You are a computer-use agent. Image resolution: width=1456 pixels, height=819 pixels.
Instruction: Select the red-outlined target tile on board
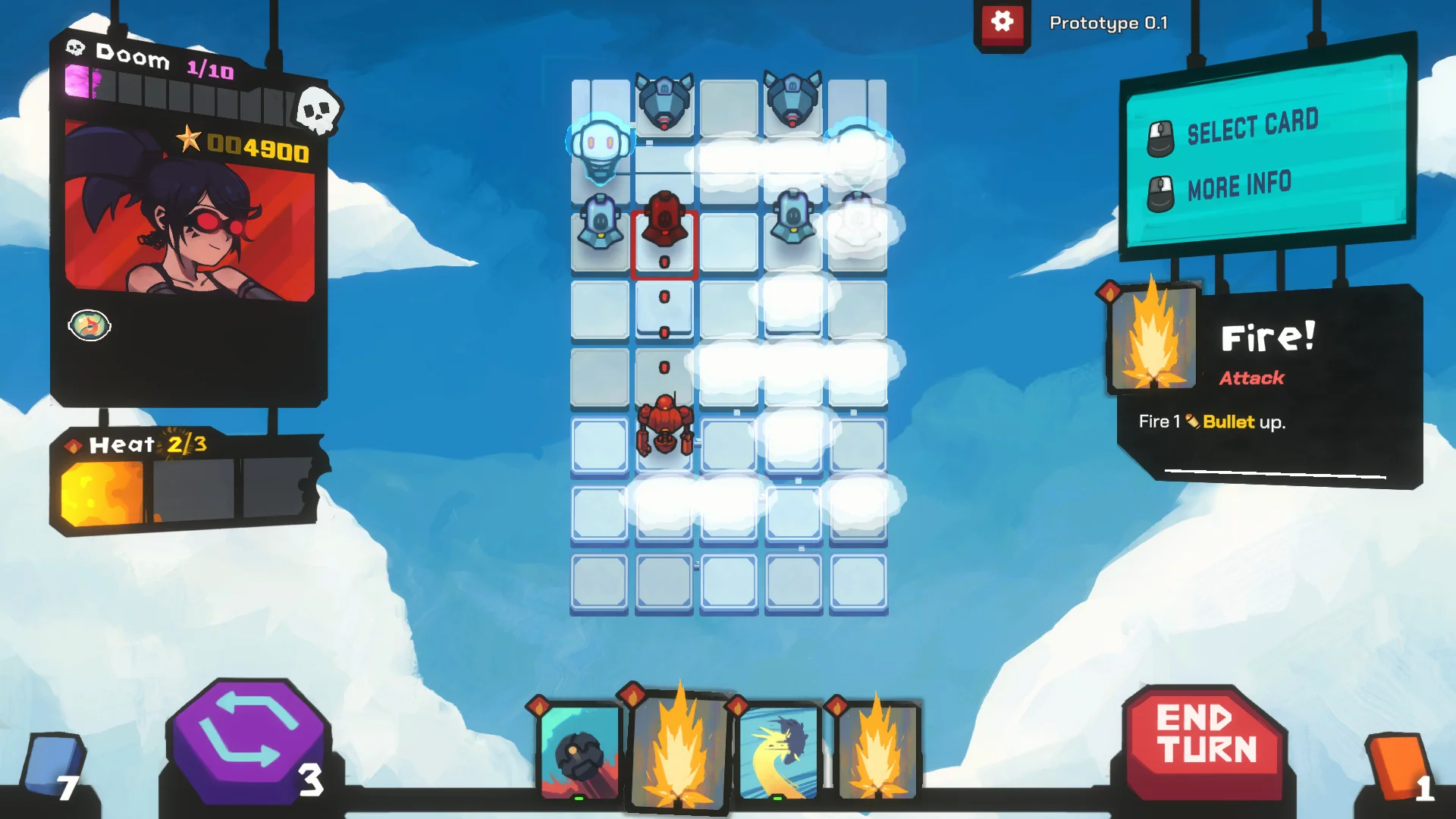point(664,244)
